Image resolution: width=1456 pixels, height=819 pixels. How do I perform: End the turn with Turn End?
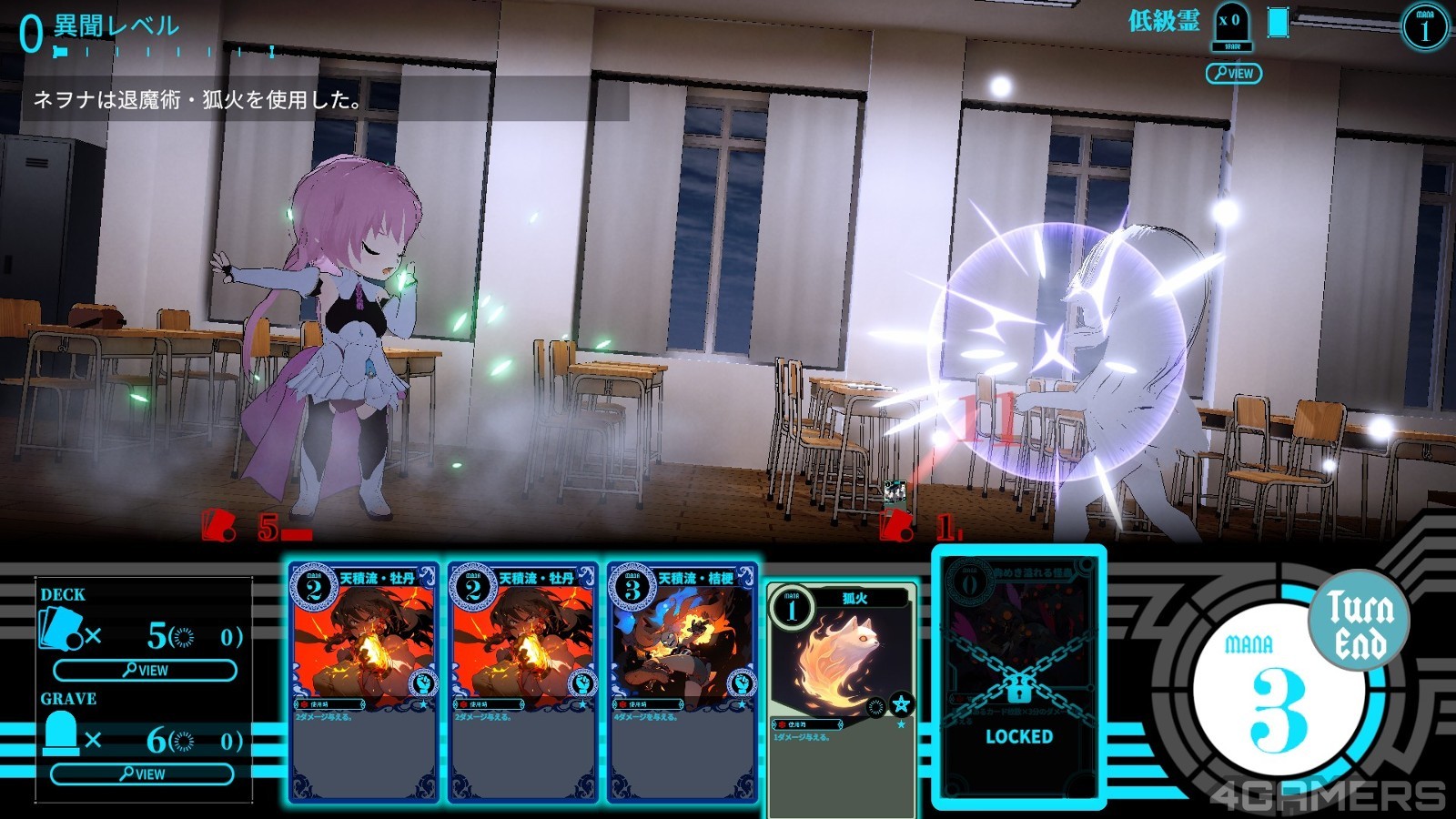coord(1359,623)
